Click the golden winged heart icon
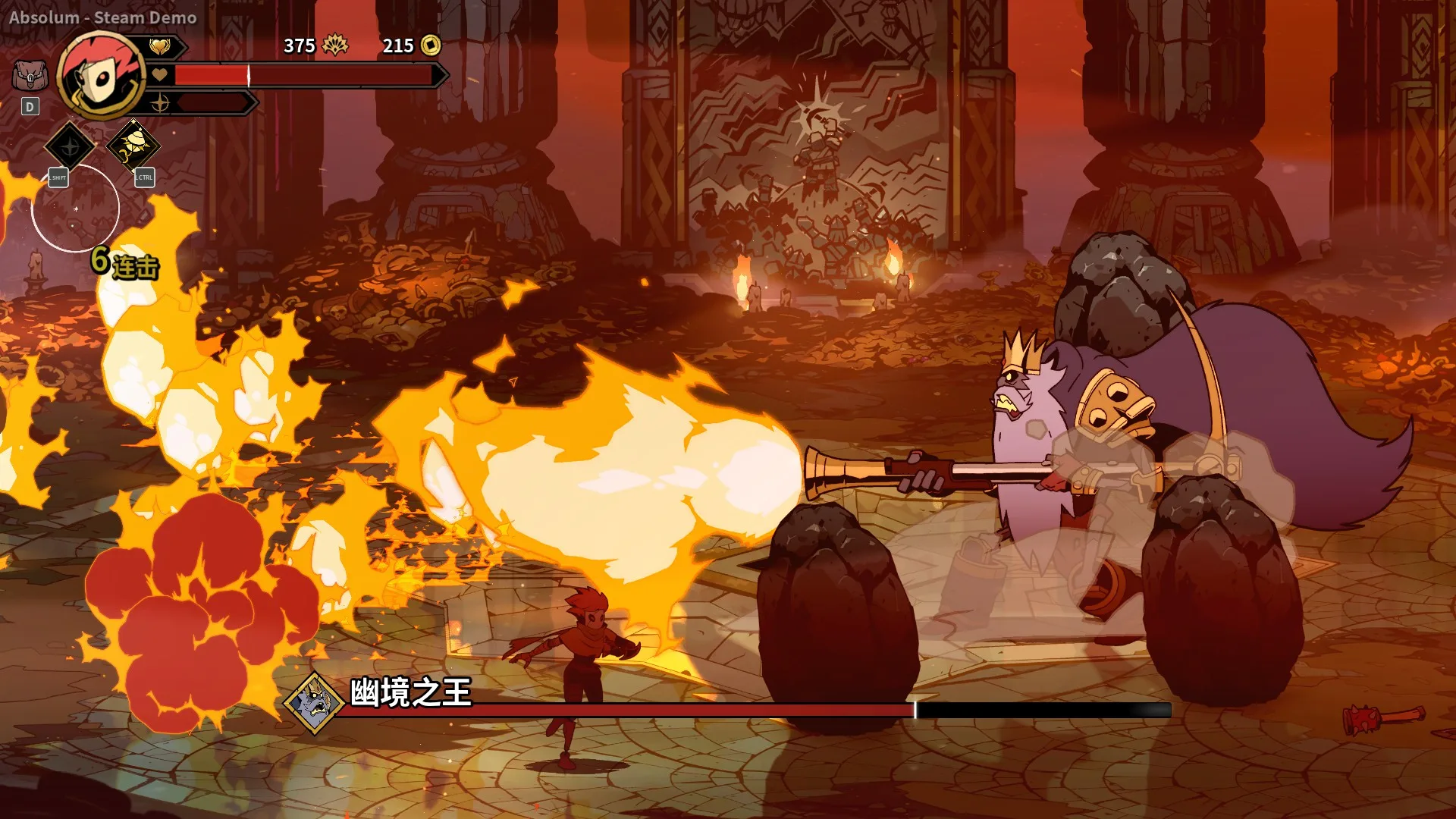 point(159,47)
